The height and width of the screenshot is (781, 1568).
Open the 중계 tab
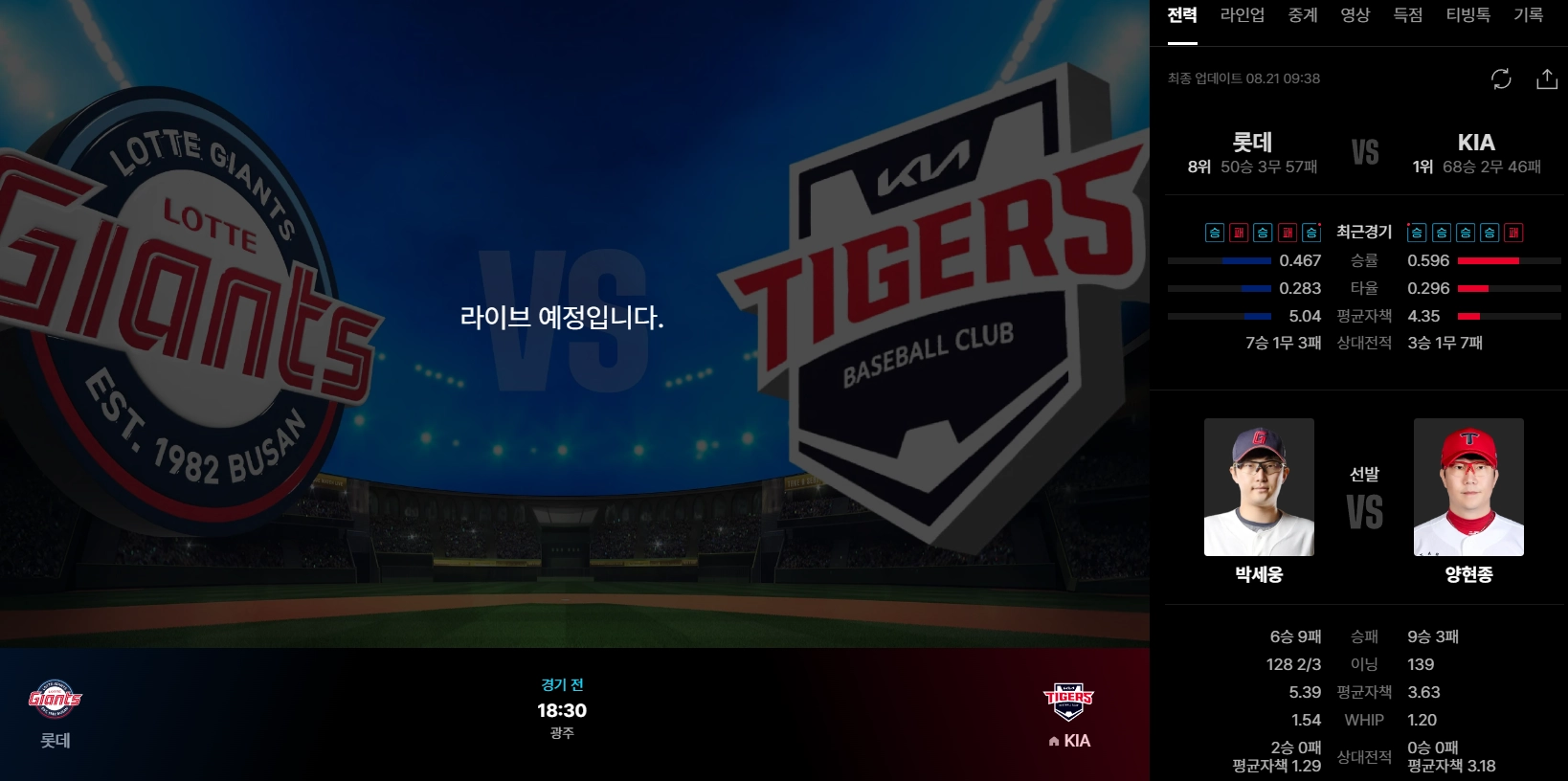[x=1302, y=16]
